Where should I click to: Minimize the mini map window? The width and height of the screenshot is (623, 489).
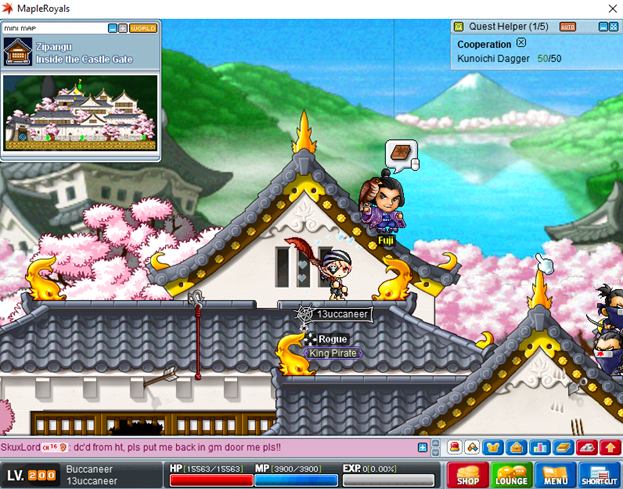(112, 28)
